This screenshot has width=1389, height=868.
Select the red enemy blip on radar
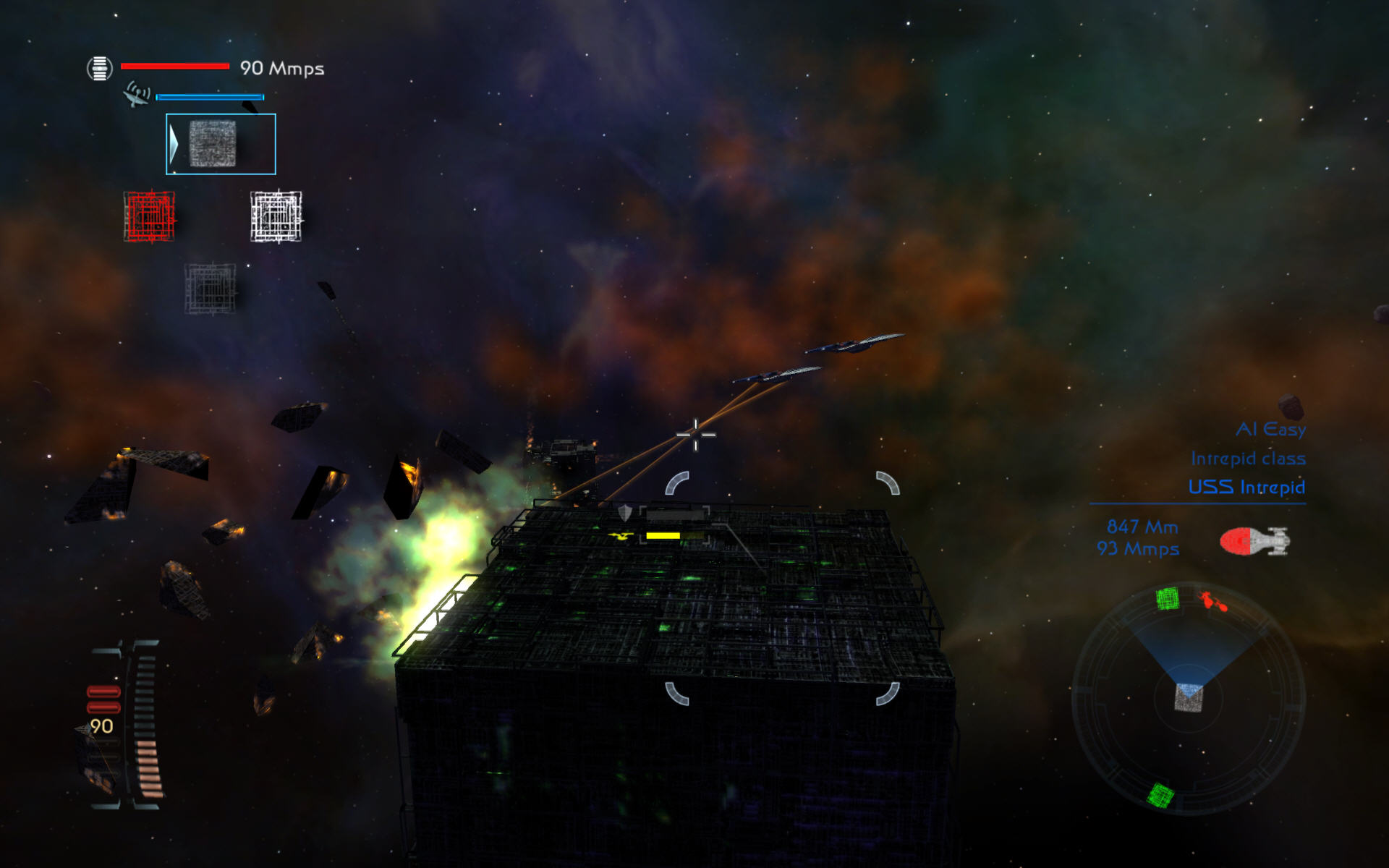[x=1213, y=601]
